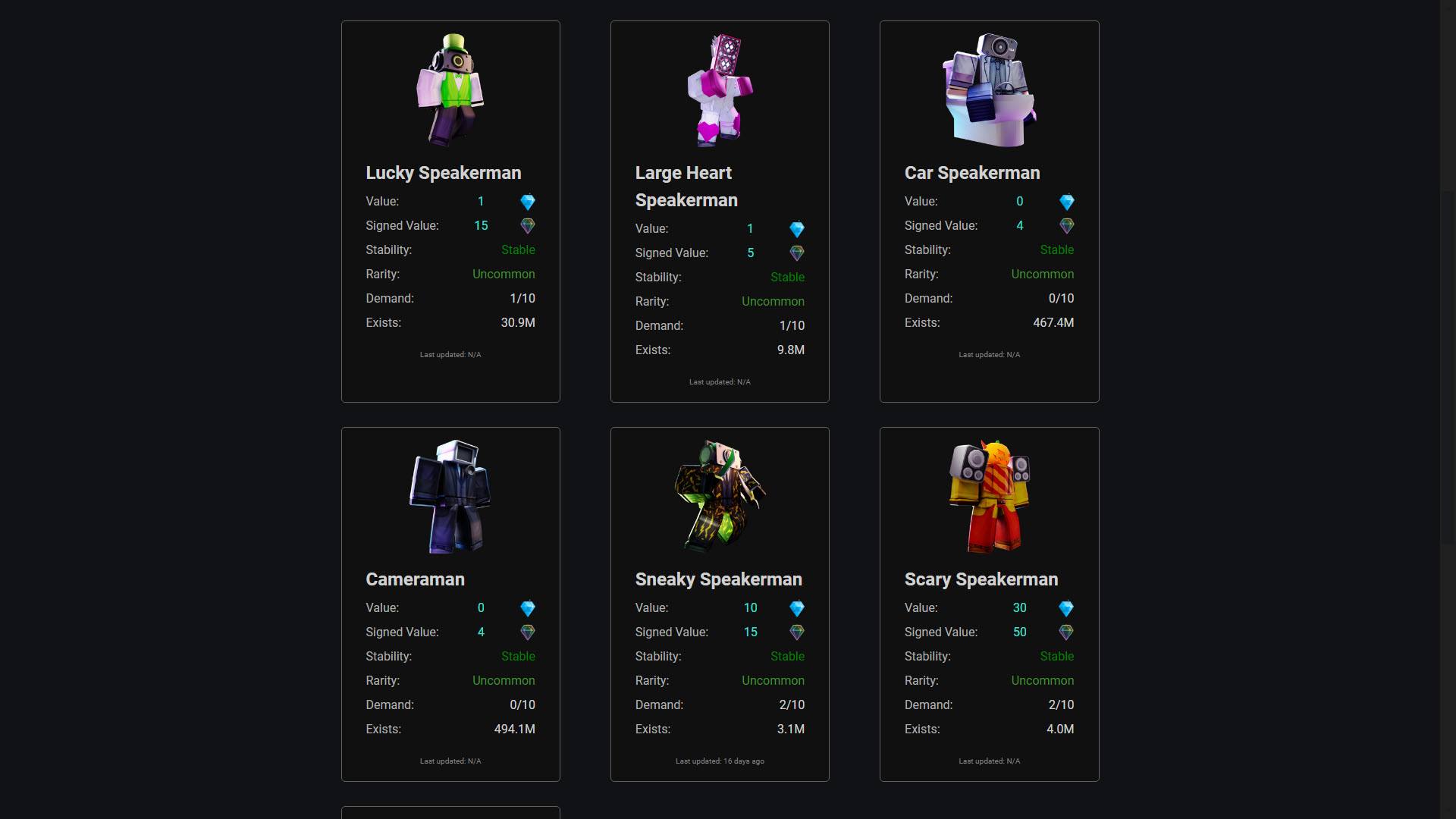Viewport: 1456px width, 819px height.
Task: Click the blue diamond icon on Cameraman card
Action: (x=528, y=607)
